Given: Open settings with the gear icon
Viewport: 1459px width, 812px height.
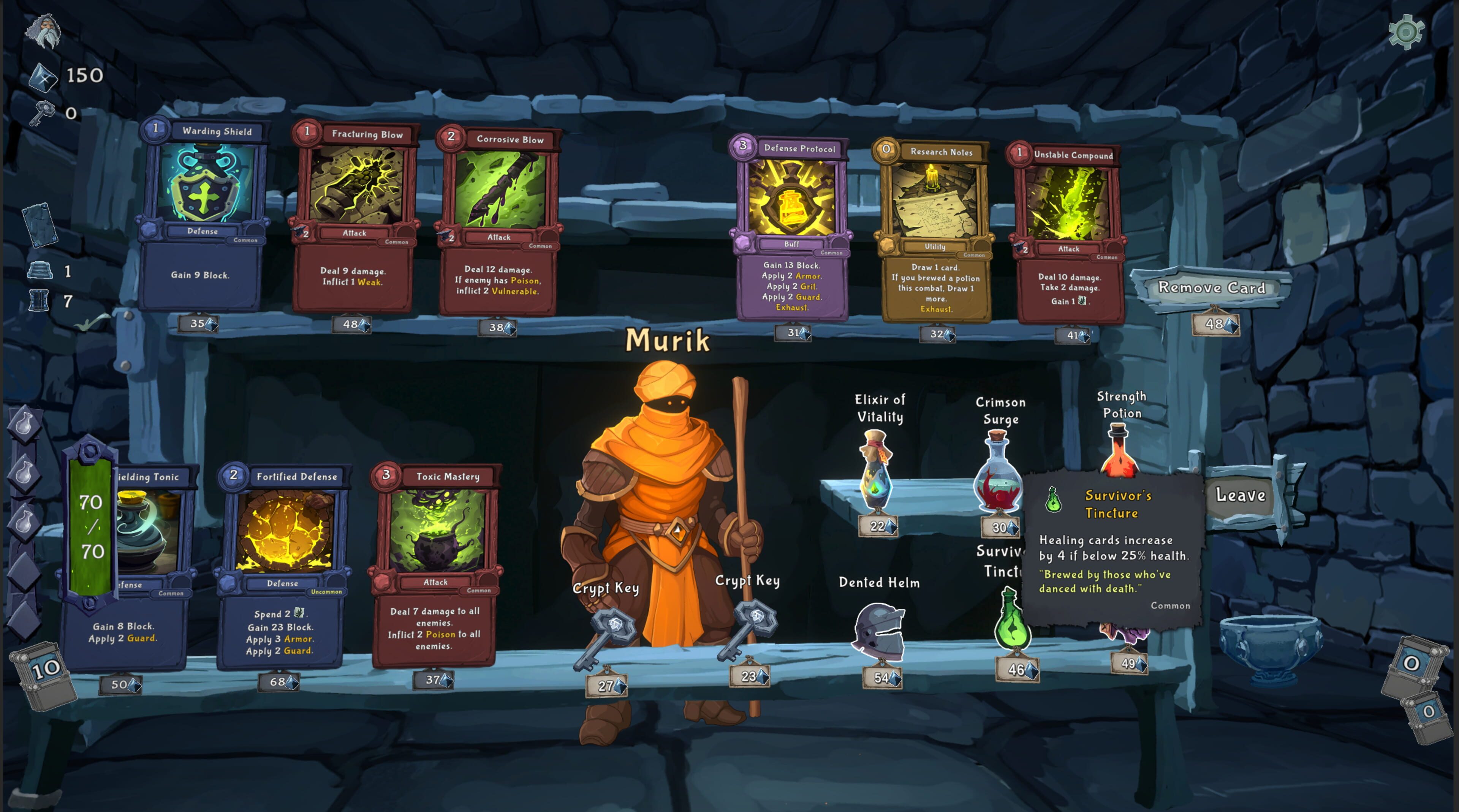Looking at the screenshot, I should 1406,32.
